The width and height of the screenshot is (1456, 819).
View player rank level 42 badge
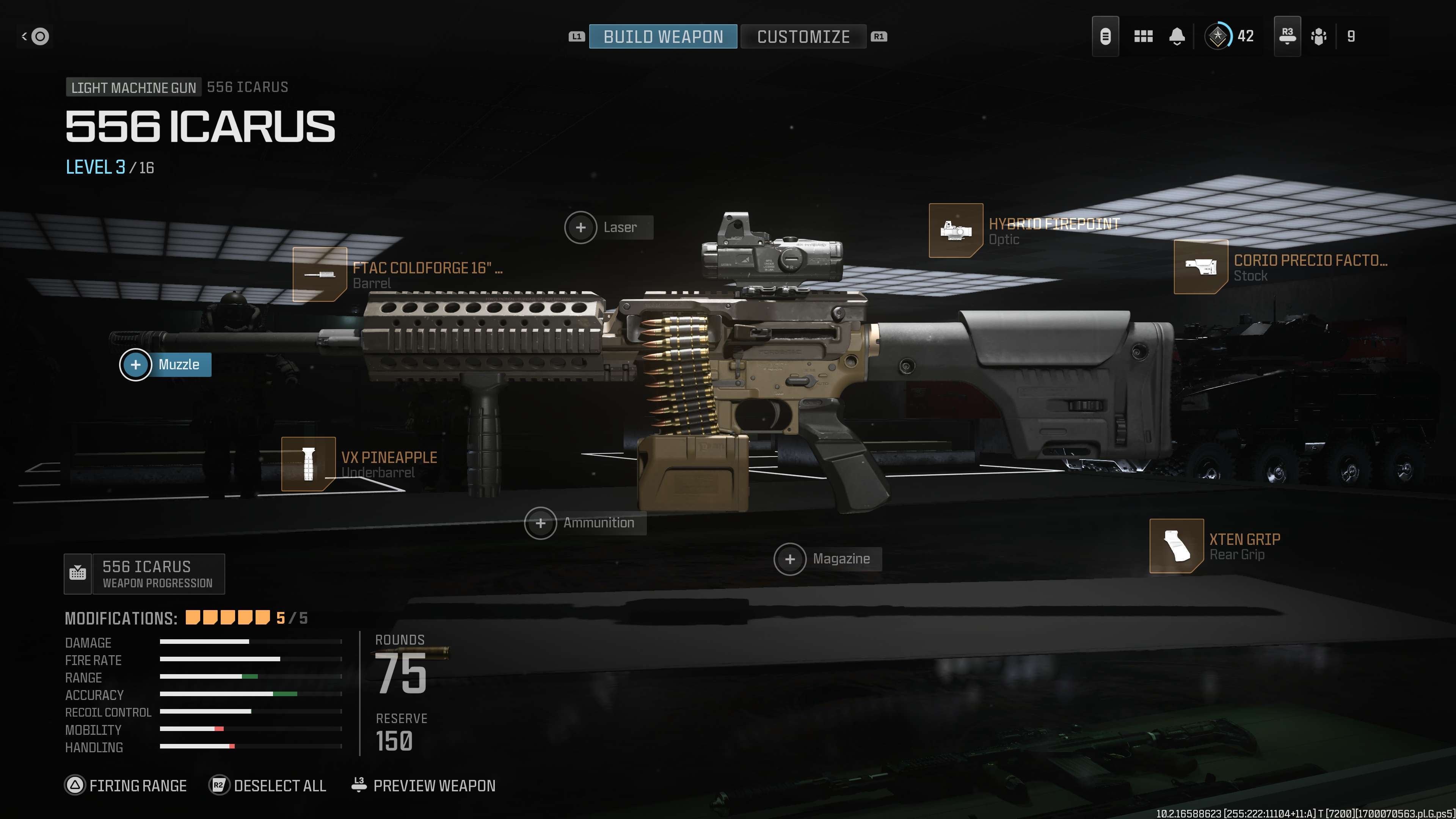click(1218, 37)
